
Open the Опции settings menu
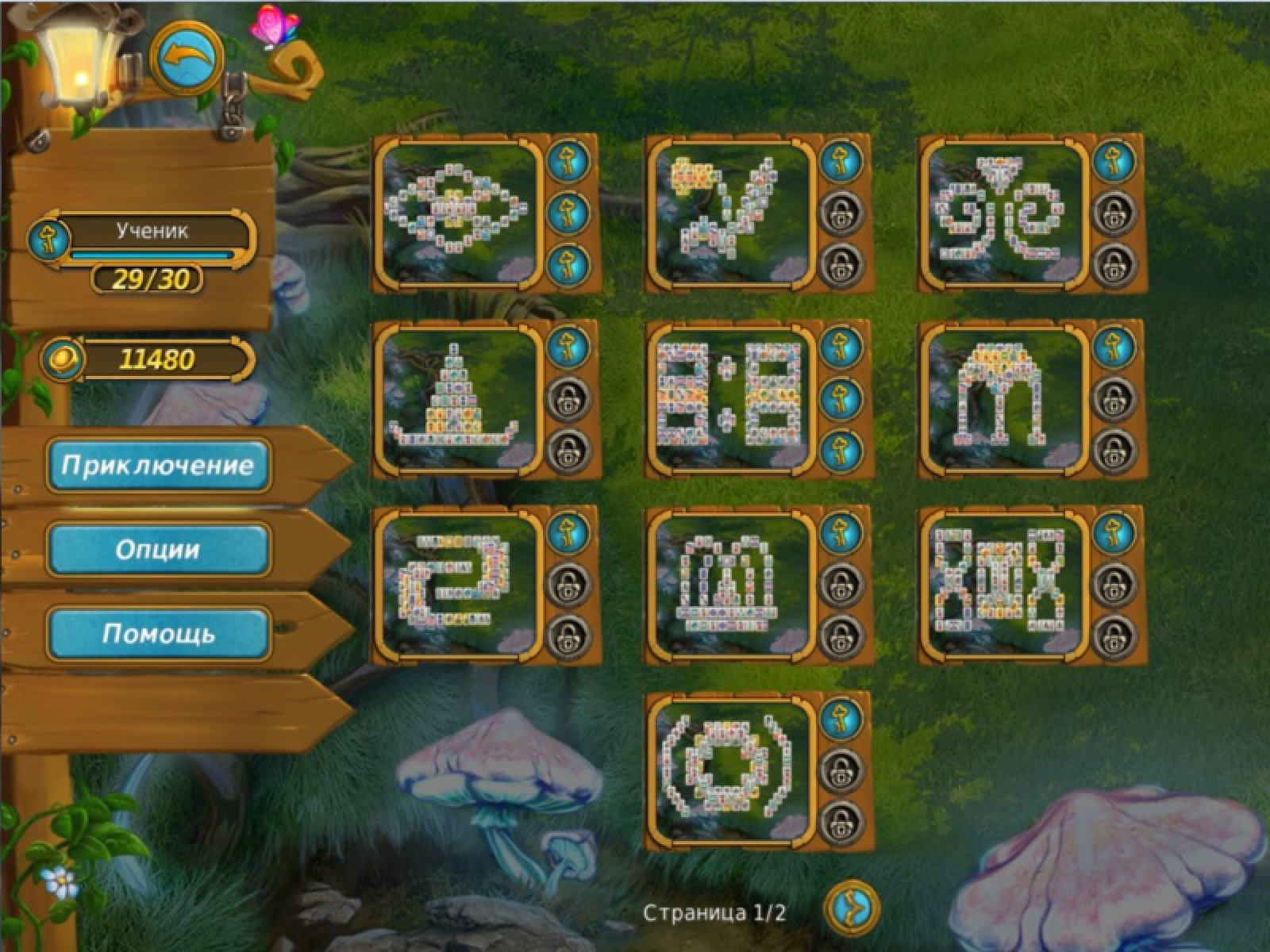[157, 549]
